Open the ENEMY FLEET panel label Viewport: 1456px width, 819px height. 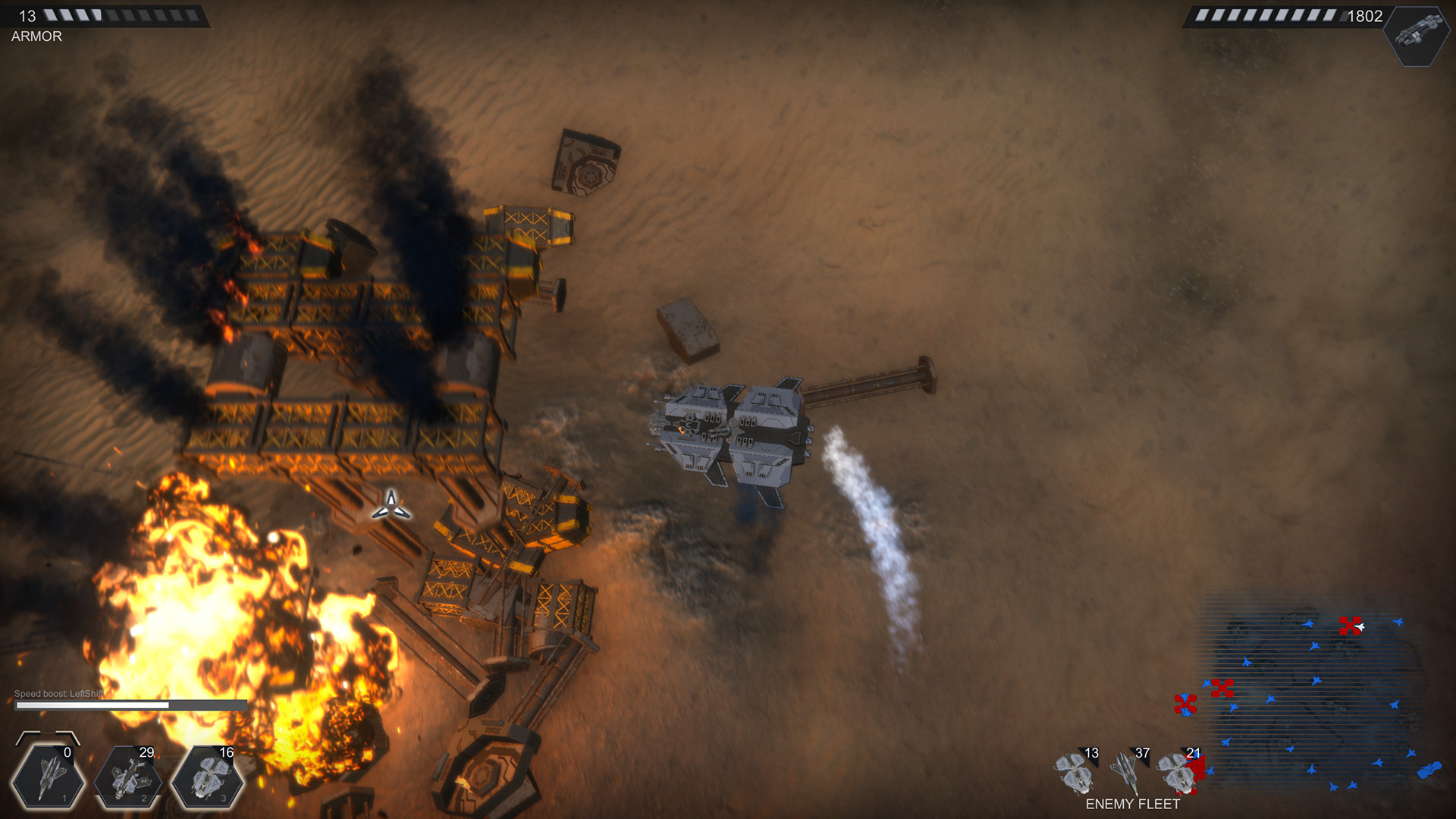pyautogui.click(x=1134, y=802)
